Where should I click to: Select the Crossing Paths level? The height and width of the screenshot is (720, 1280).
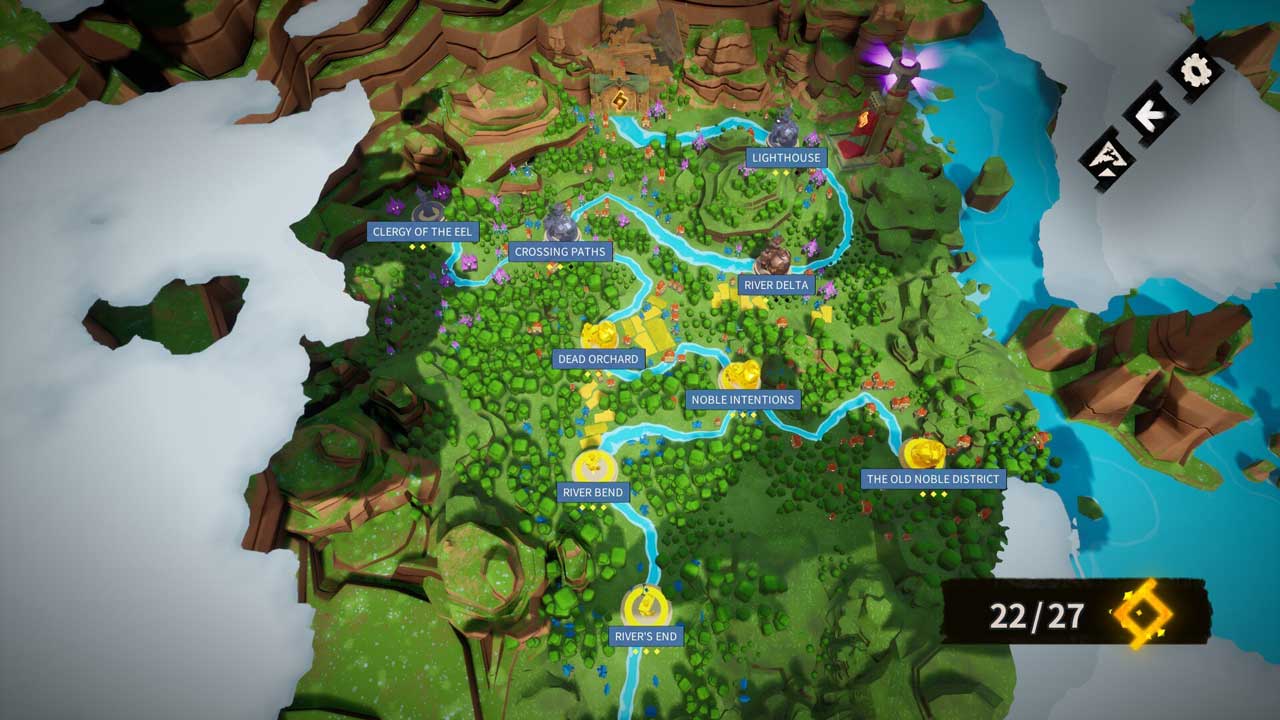coord(560,252)
